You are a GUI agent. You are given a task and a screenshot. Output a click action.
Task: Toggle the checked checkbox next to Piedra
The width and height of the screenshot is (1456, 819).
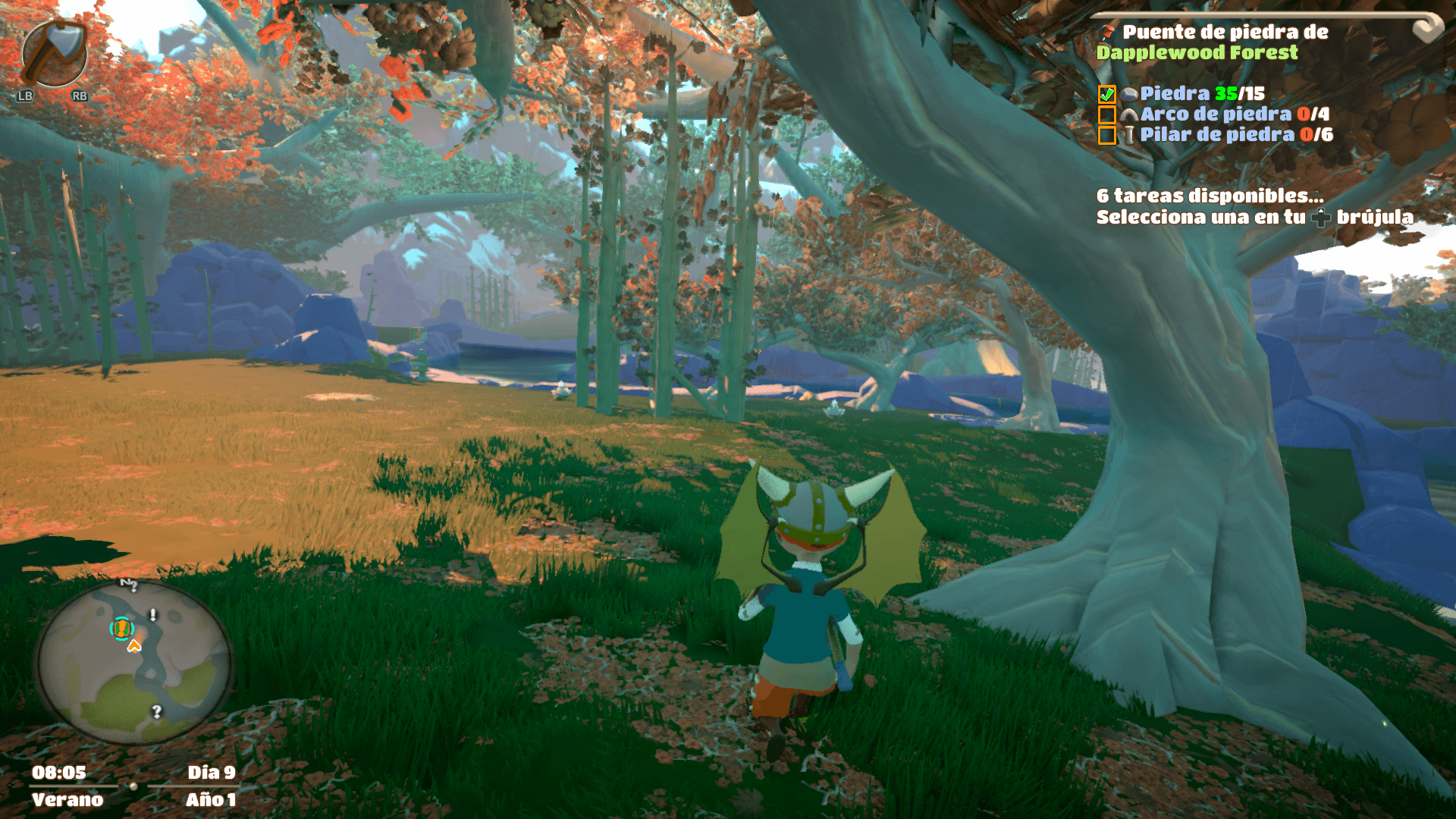(x=1108, y=95)
